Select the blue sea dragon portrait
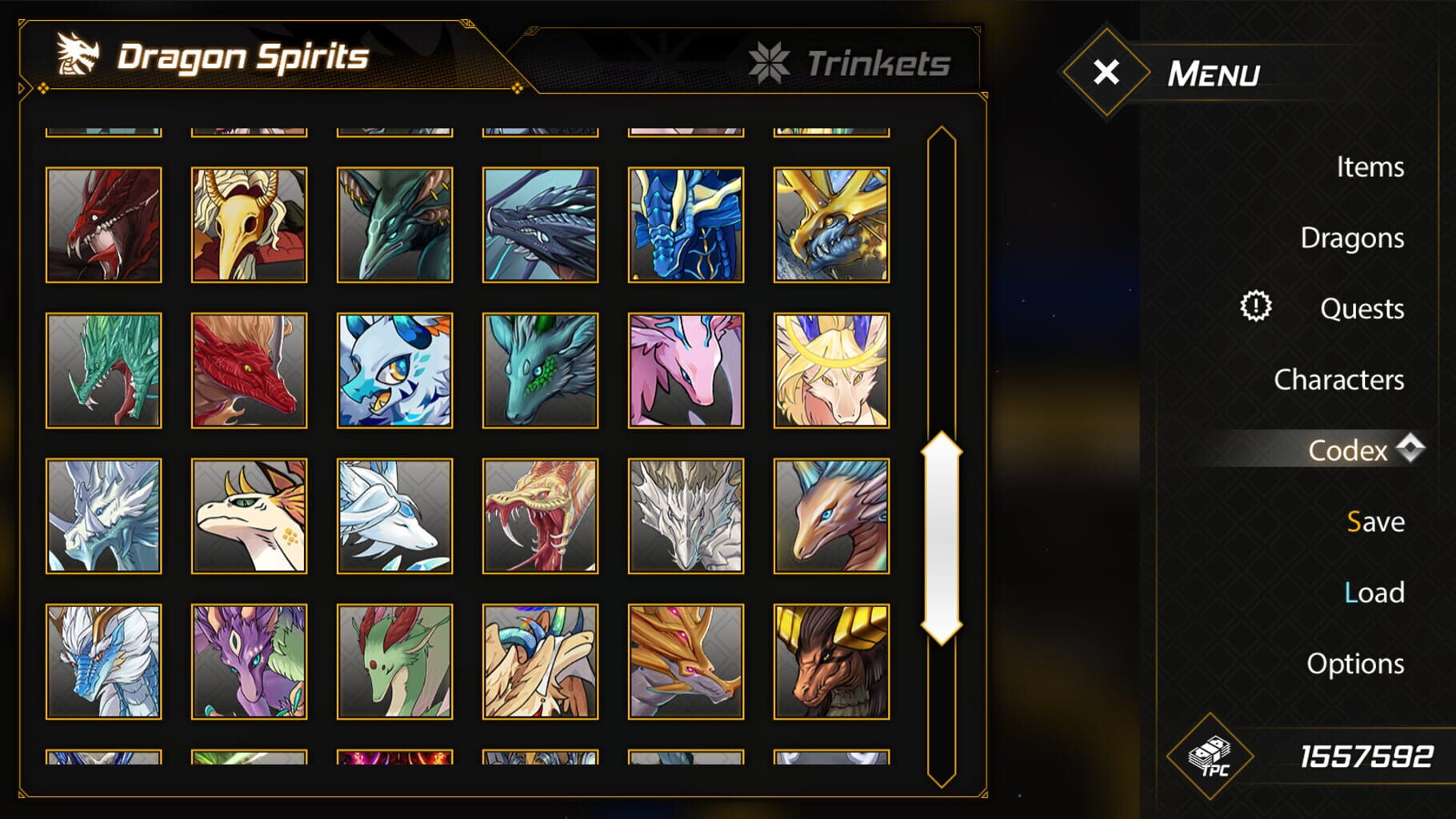 point(684,224)
